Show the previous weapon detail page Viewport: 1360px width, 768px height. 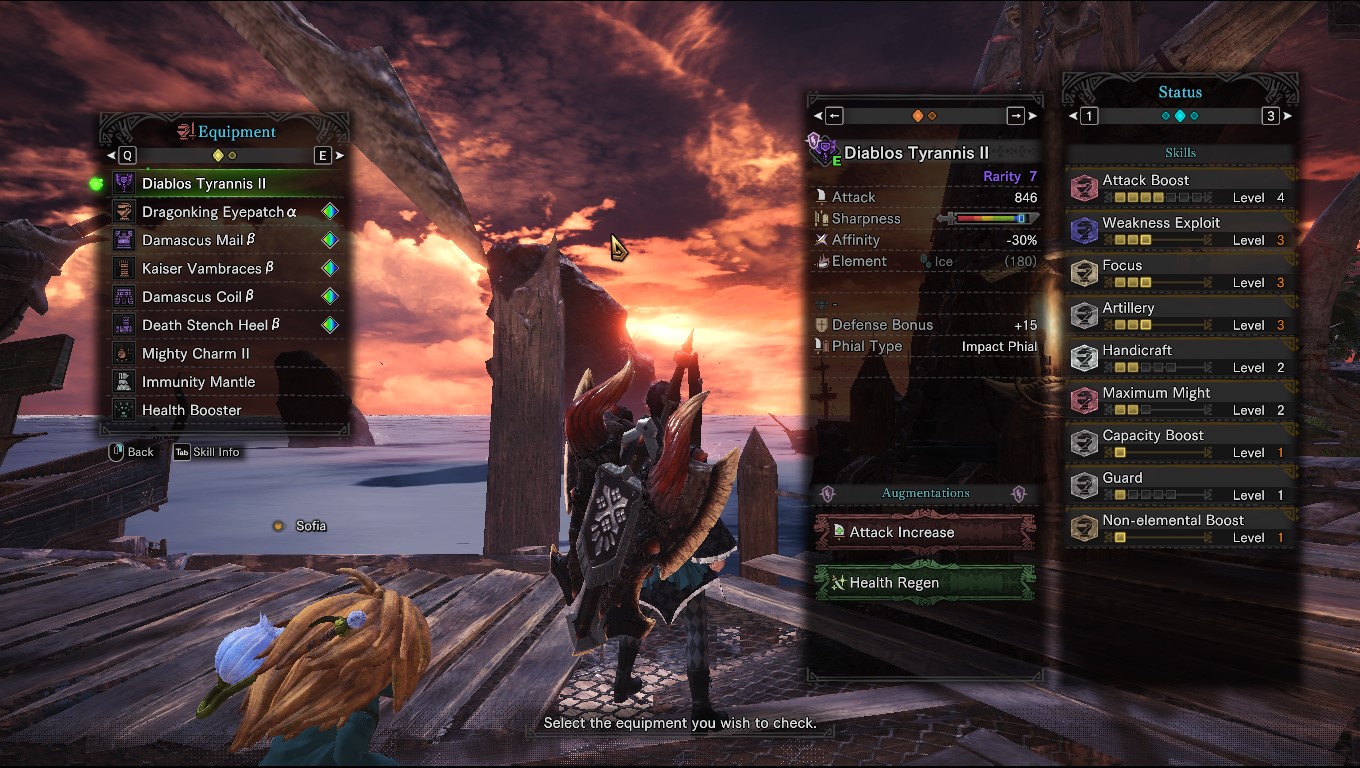coord(834,116)
